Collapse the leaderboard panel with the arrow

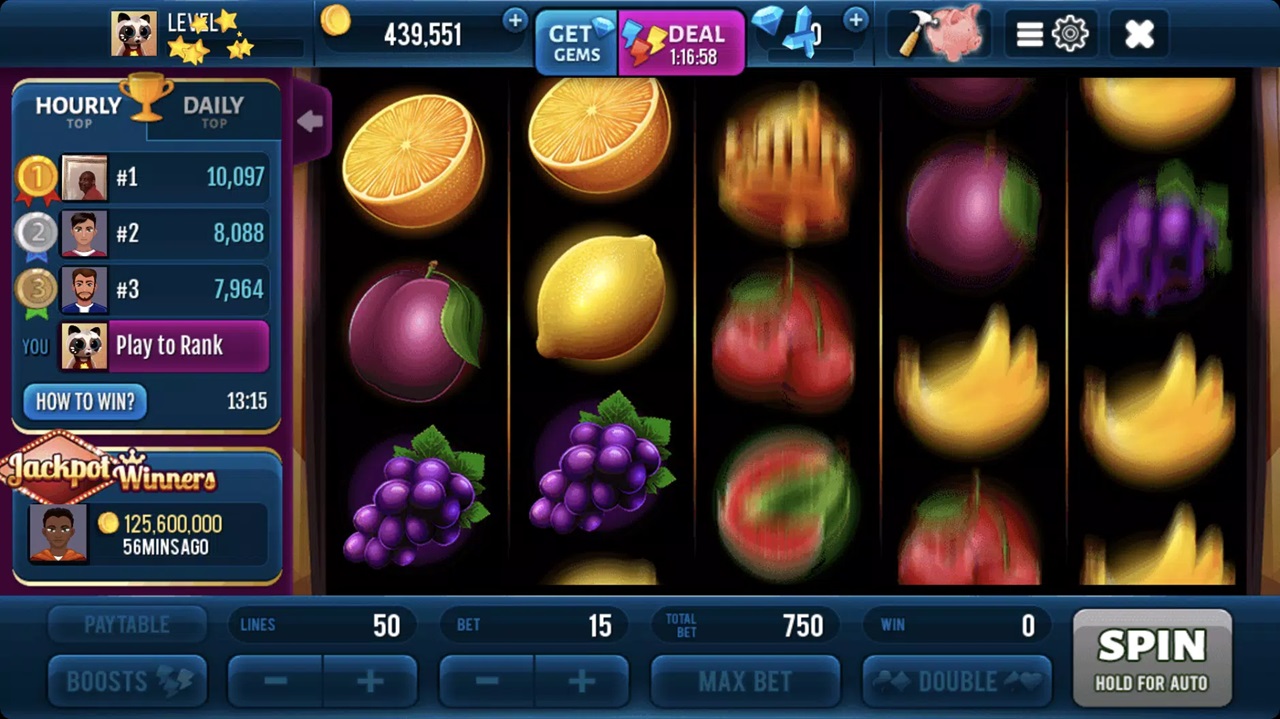[310, 122]
